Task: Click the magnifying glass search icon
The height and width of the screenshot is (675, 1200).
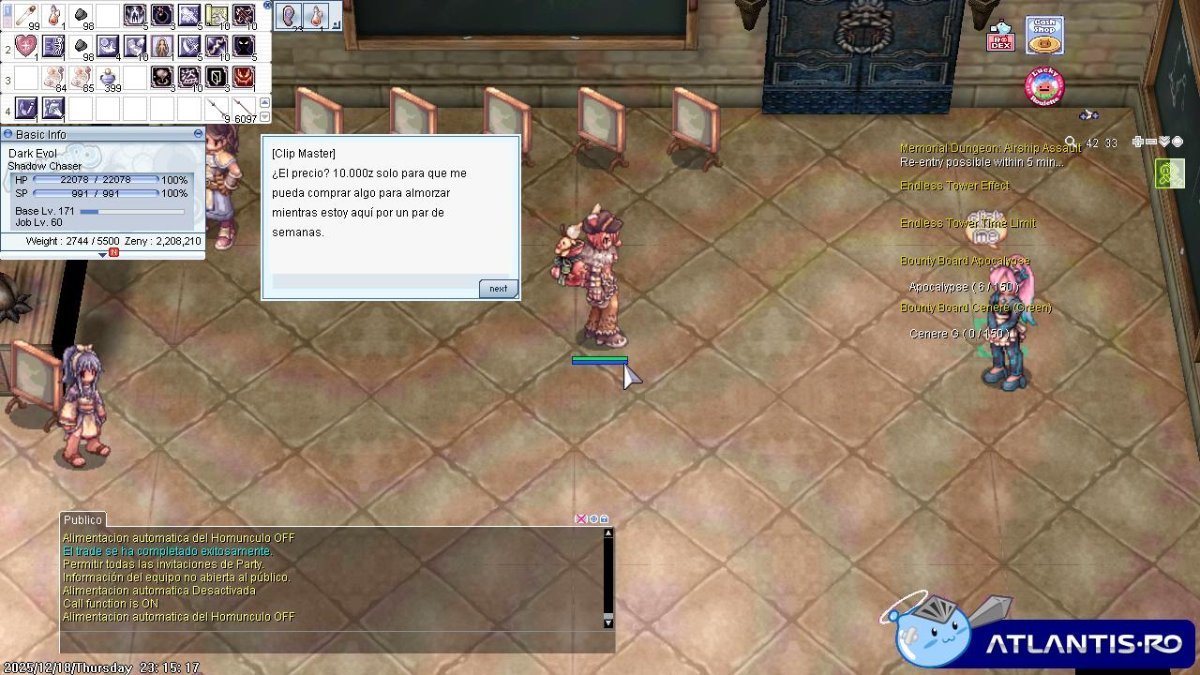Action: click(1071, 143)
